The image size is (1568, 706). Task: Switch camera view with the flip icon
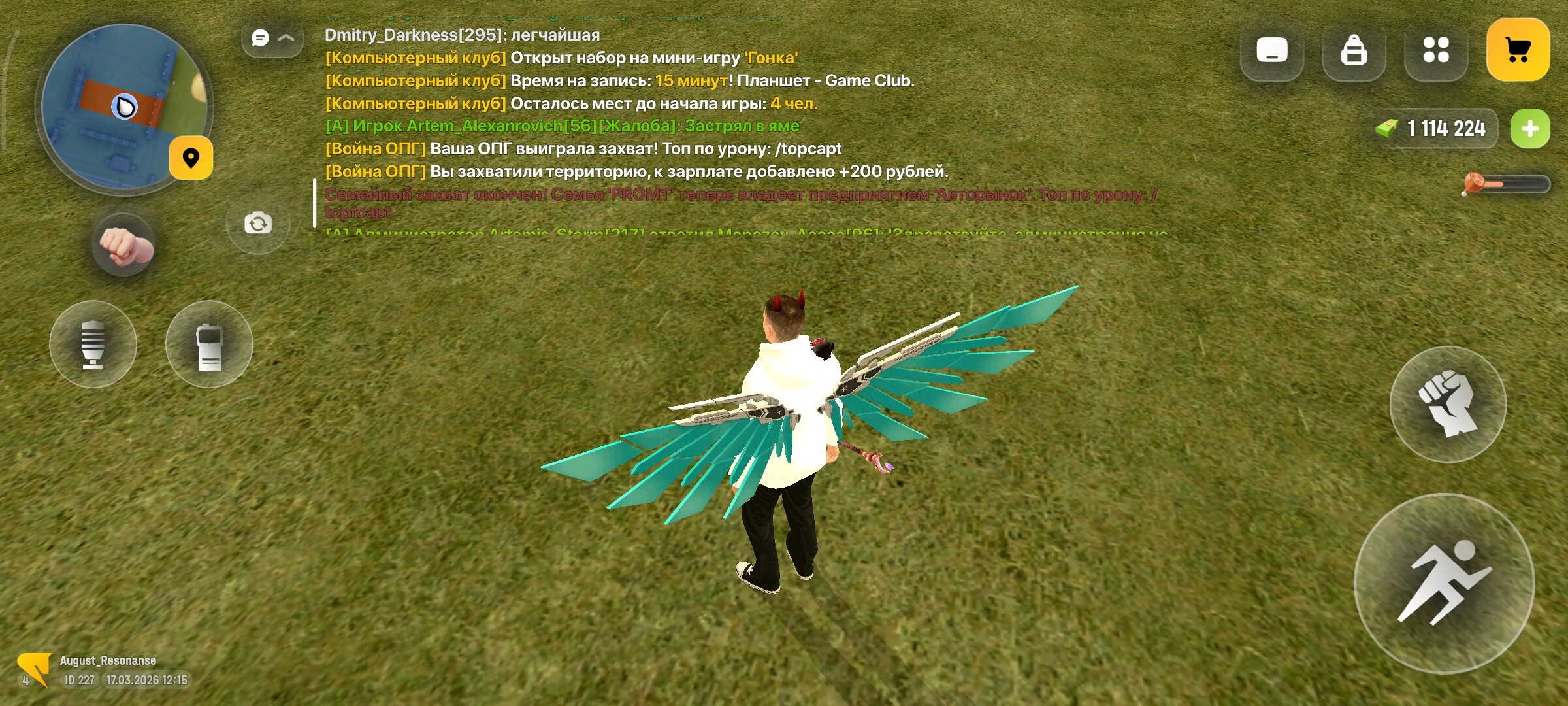point(257,224)
